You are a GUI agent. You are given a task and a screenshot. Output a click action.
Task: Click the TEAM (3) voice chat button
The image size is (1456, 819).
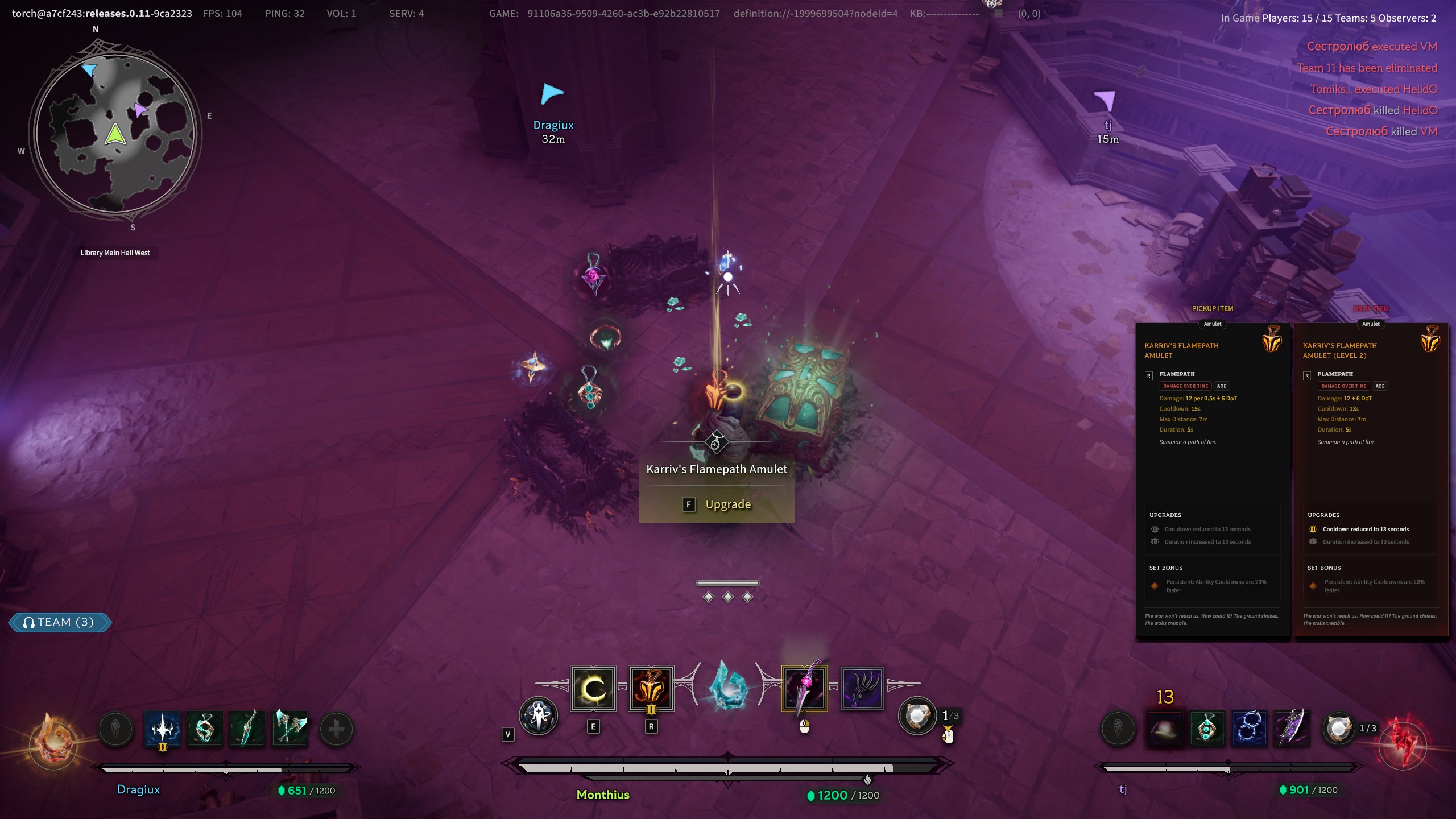click(x=60, y=622)
